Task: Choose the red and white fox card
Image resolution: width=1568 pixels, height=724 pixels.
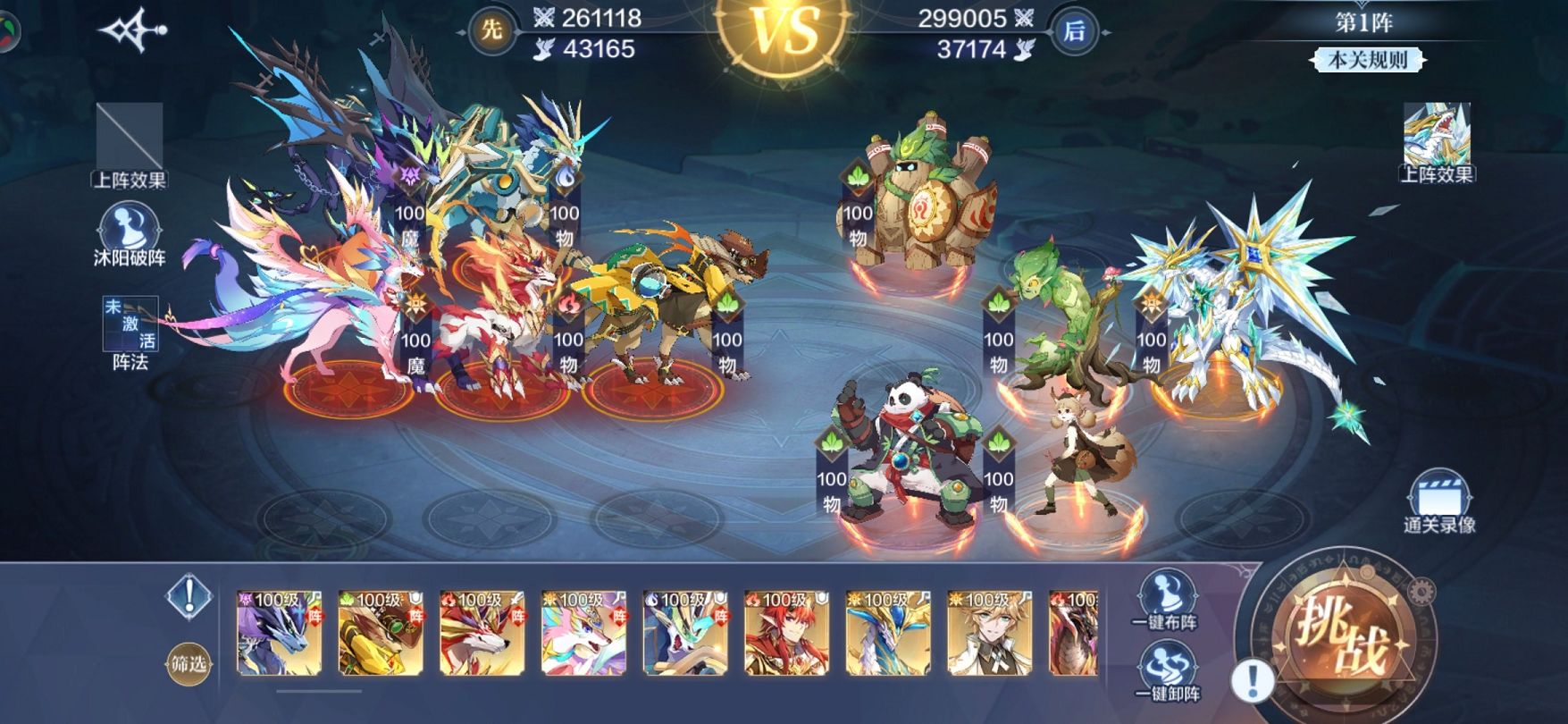Action: (482, 633)
